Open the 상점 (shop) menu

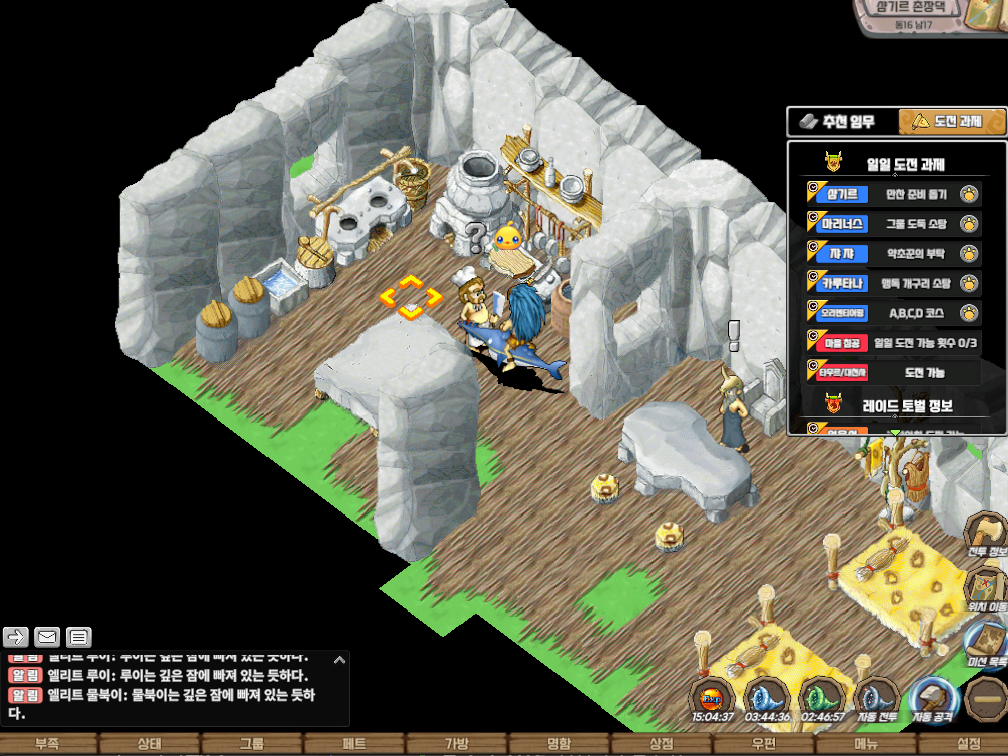(x=661, y=744)
